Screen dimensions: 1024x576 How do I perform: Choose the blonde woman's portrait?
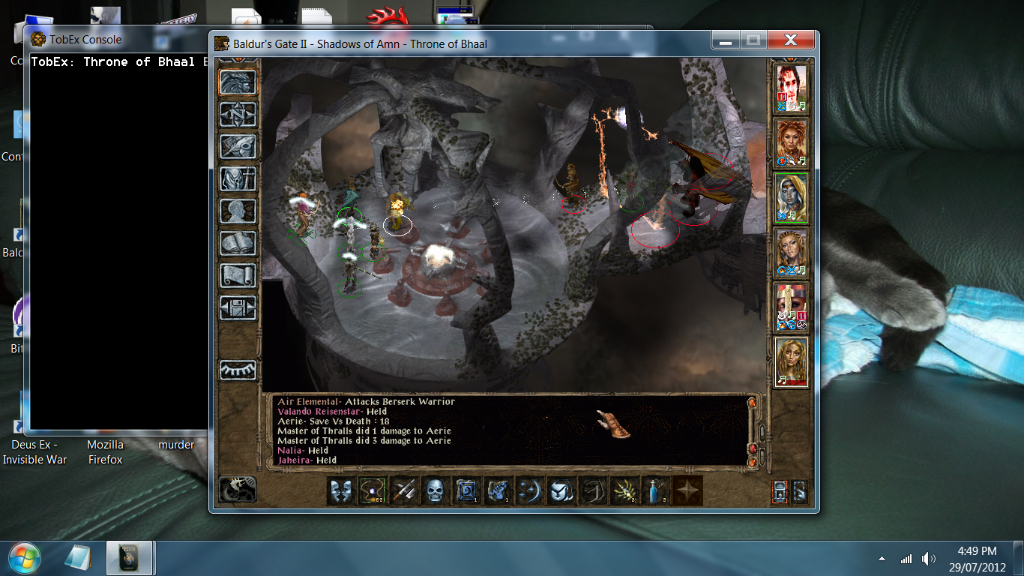coord(791,361)
